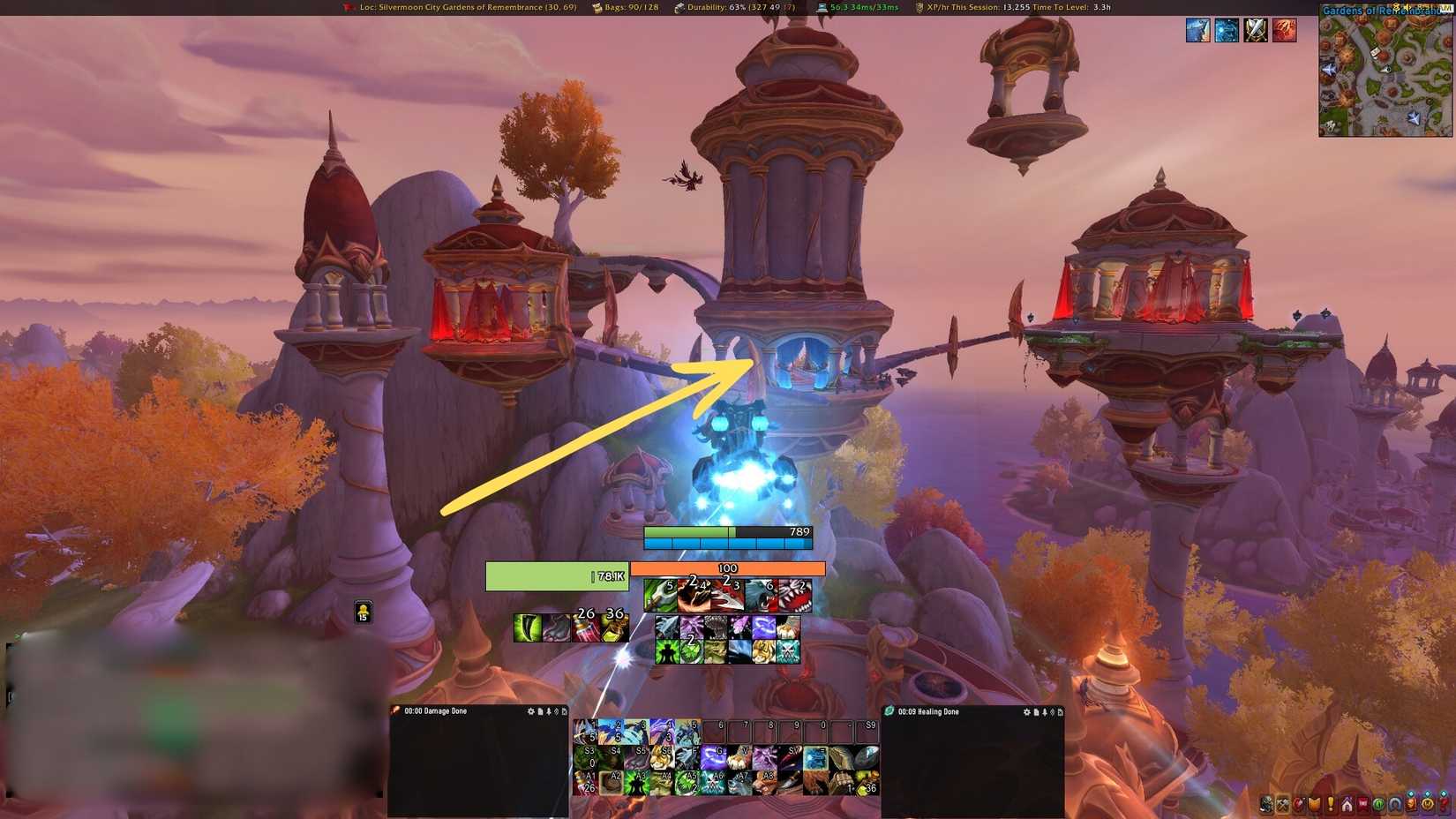Open Character Info from the leftmost micro menu icon
Image resolution: width=1456 pixels, height=819 pixels.
pyautogui.click(x=1266, y=804)
